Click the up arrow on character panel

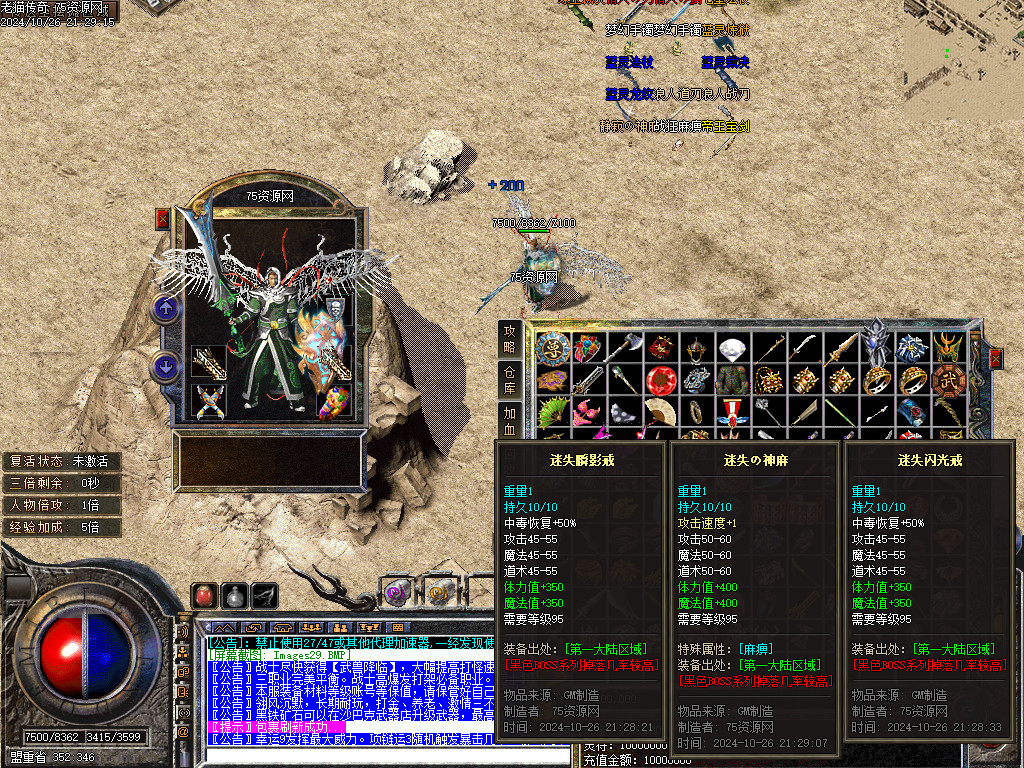[x=165, y=309]
